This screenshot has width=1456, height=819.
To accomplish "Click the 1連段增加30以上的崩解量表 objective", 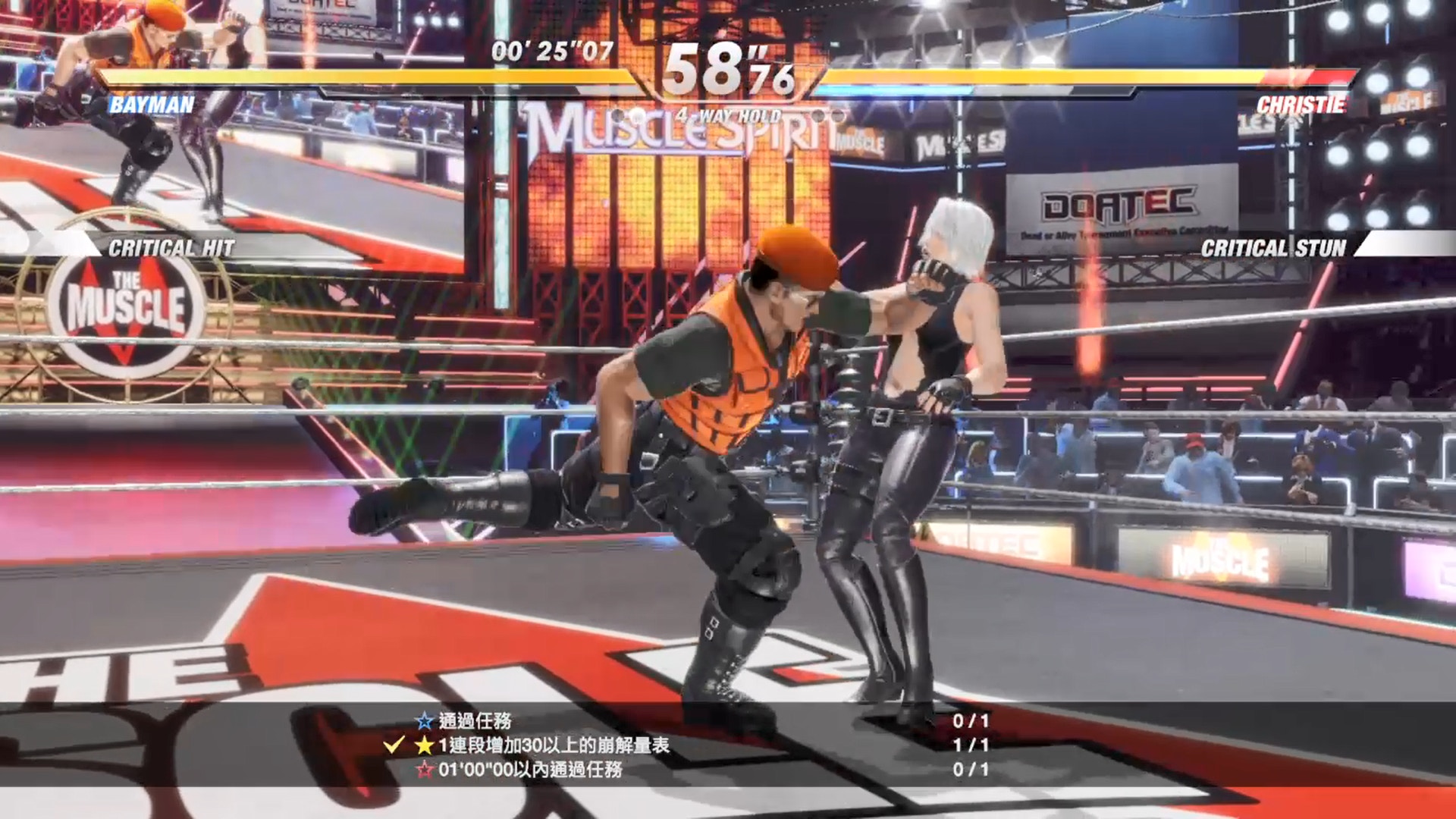I will point(554,745).
